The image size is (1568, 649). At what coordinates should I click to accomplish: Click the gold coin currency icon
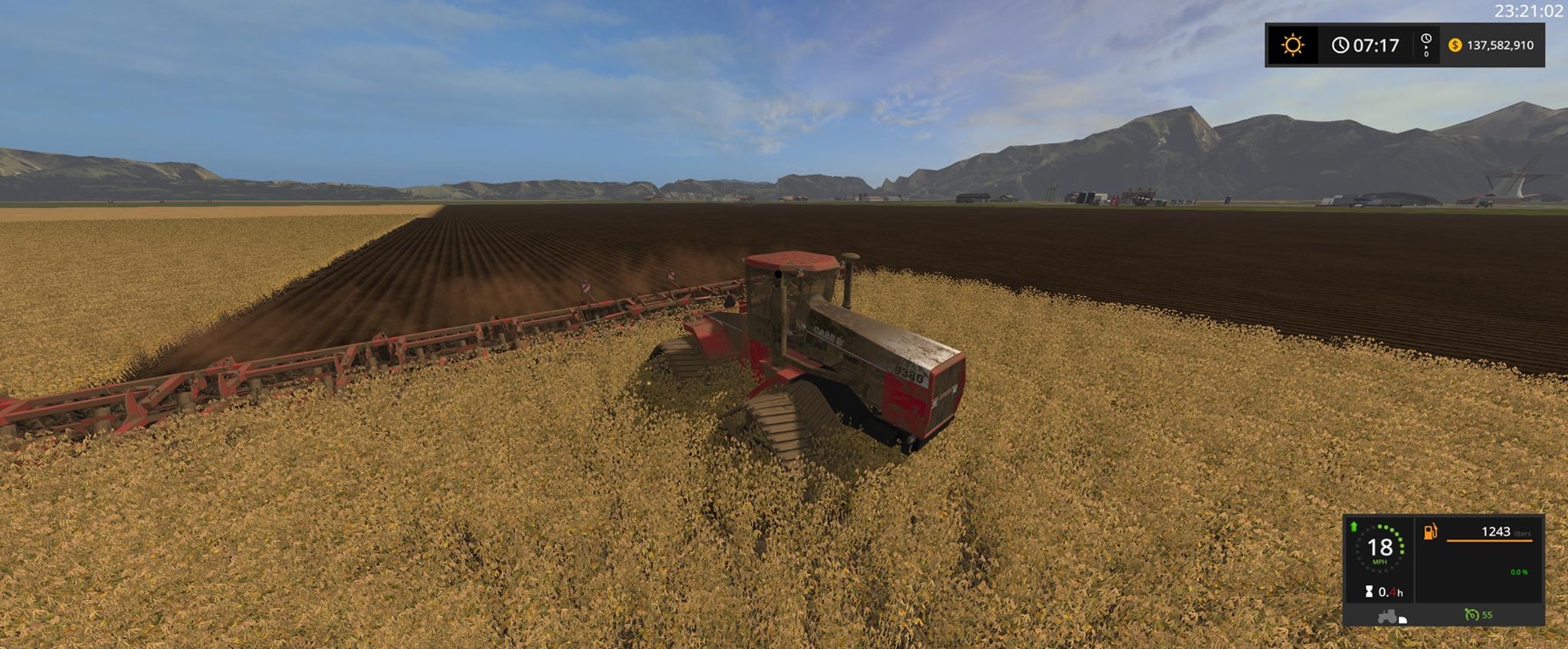click(x=1456, y=45)
